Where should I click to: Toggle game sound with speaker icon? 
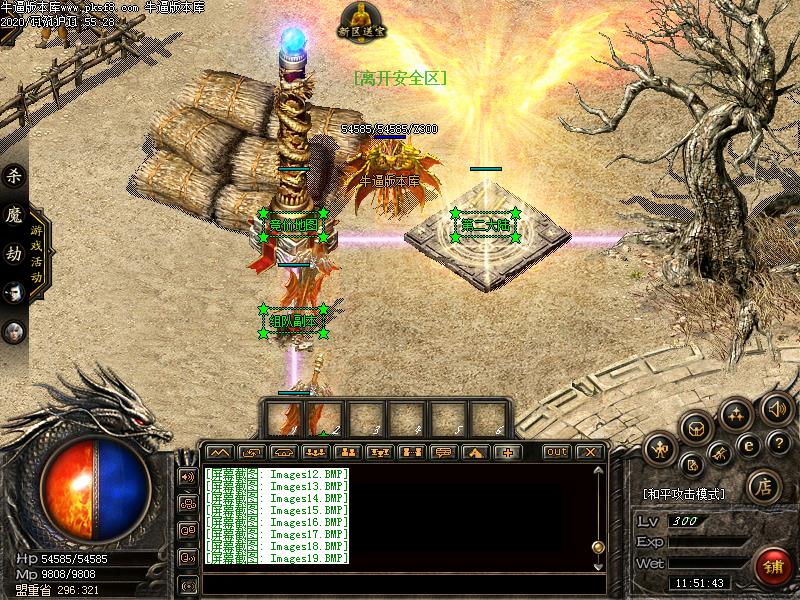click(x=776, y=407)
